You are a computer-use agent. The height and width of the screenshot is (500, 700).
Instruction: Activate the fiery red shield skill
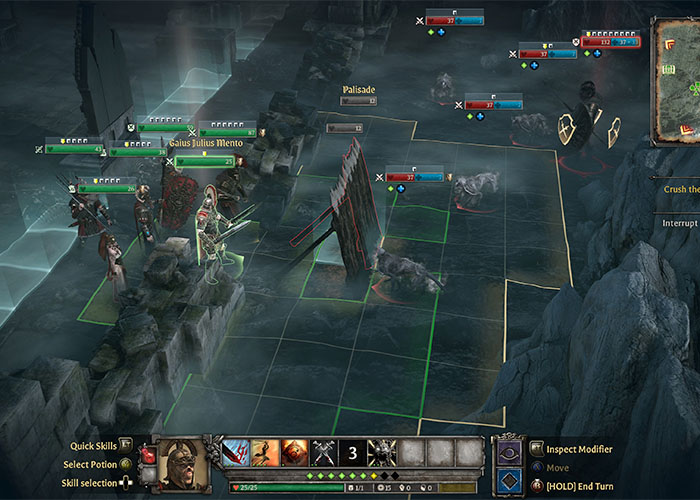[x=295, y=453]
